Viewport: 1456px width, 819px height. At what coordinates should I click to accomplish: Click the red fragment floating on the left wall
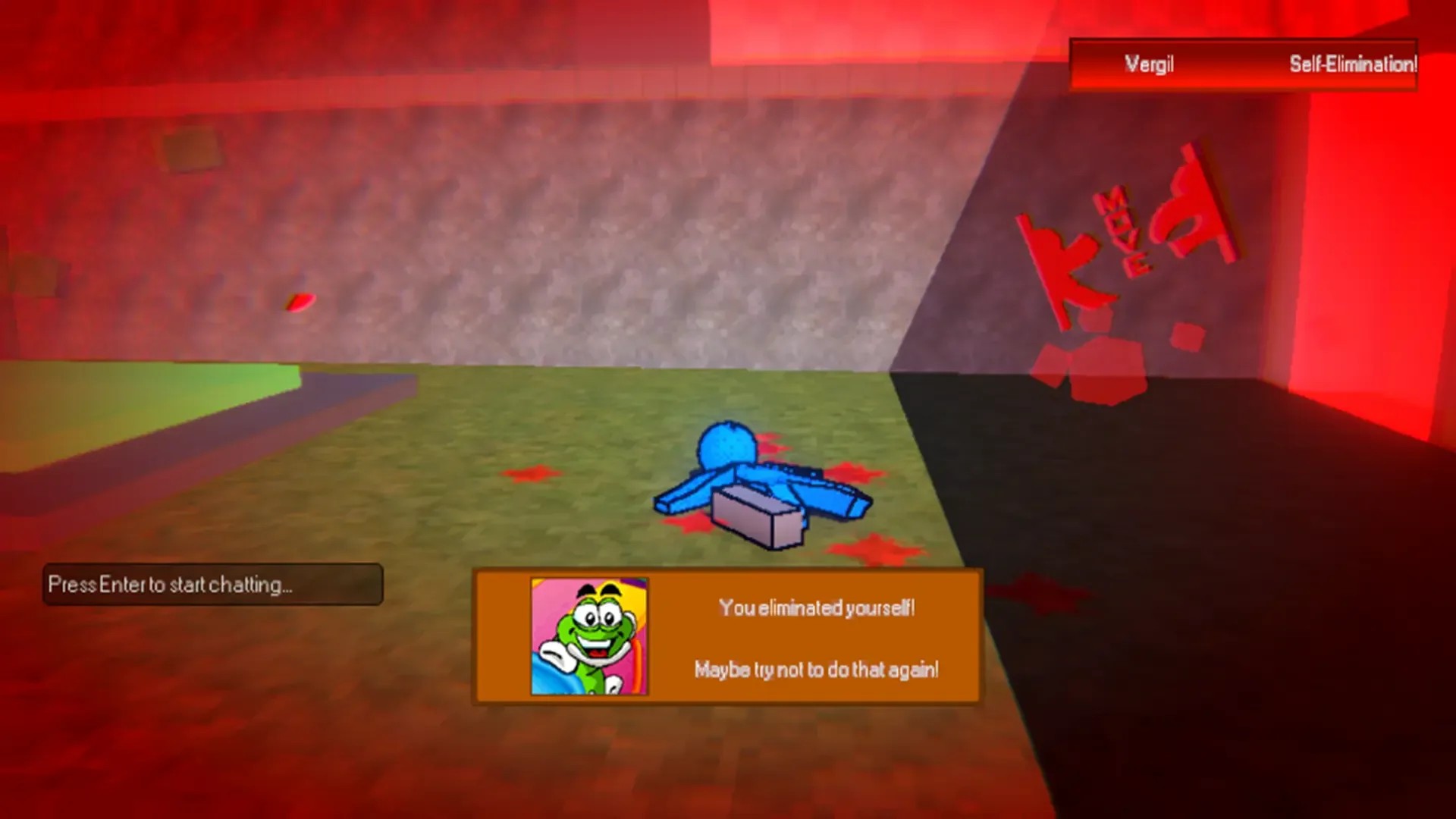pyautogui.click(x=300, y=303)
